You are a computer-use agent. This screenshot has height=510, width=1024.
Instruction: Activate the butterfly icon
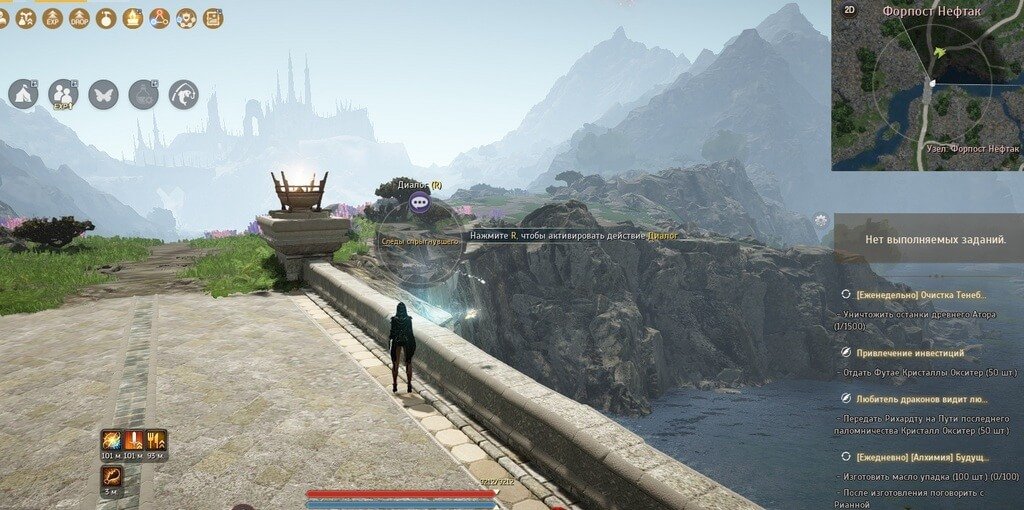103,94
